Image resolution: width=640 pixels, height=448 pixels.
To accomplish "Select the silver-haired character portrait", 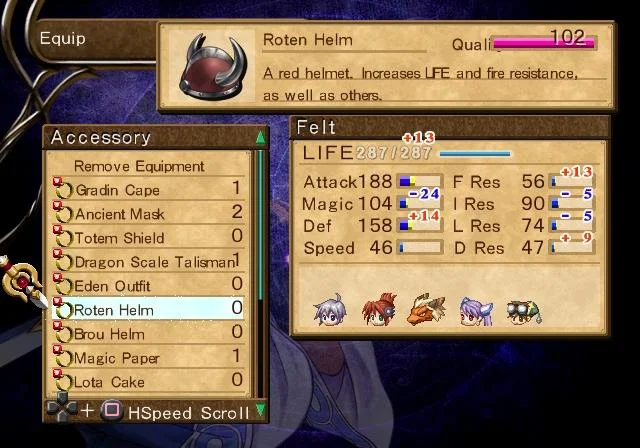I will 329,310.
